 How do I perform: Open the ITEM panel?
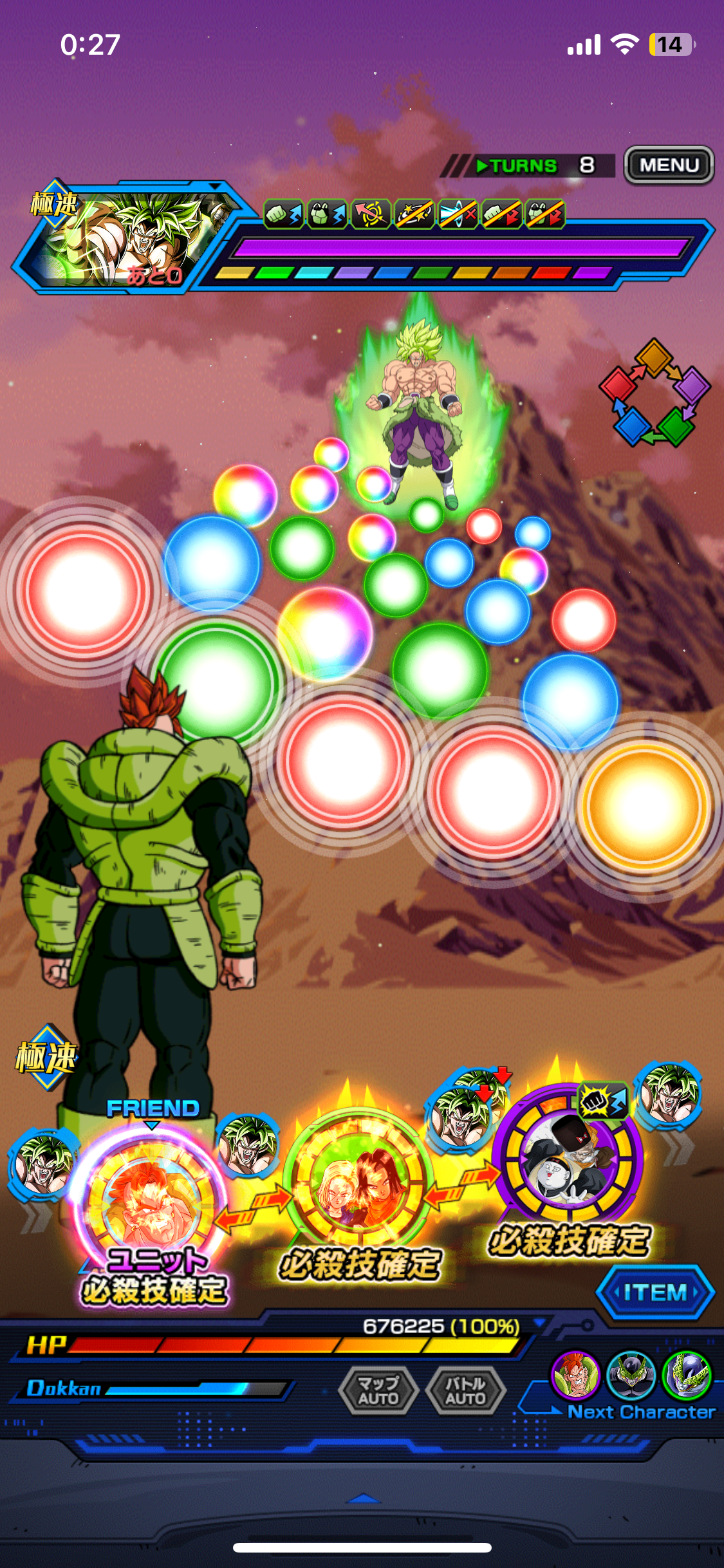tap(655, 1292)
